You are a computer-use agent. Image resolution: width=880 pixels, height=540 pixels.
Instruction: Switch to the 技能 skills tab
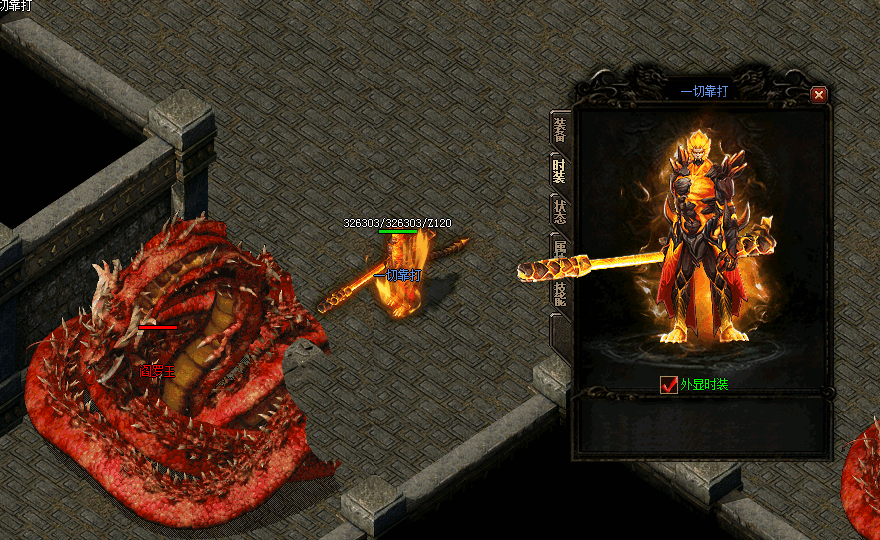click(x=560, y=291)
